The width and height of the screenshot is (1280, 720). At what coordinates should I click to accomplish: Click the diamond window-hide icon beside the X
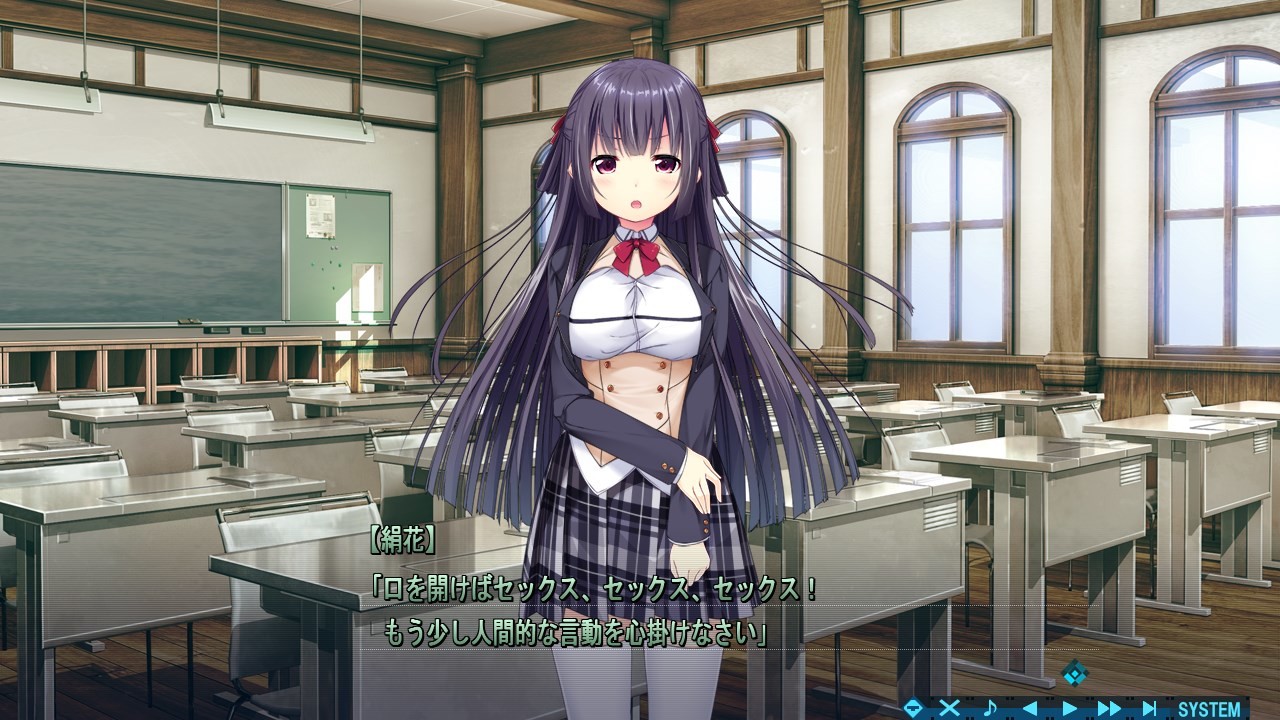coord(913,706)
